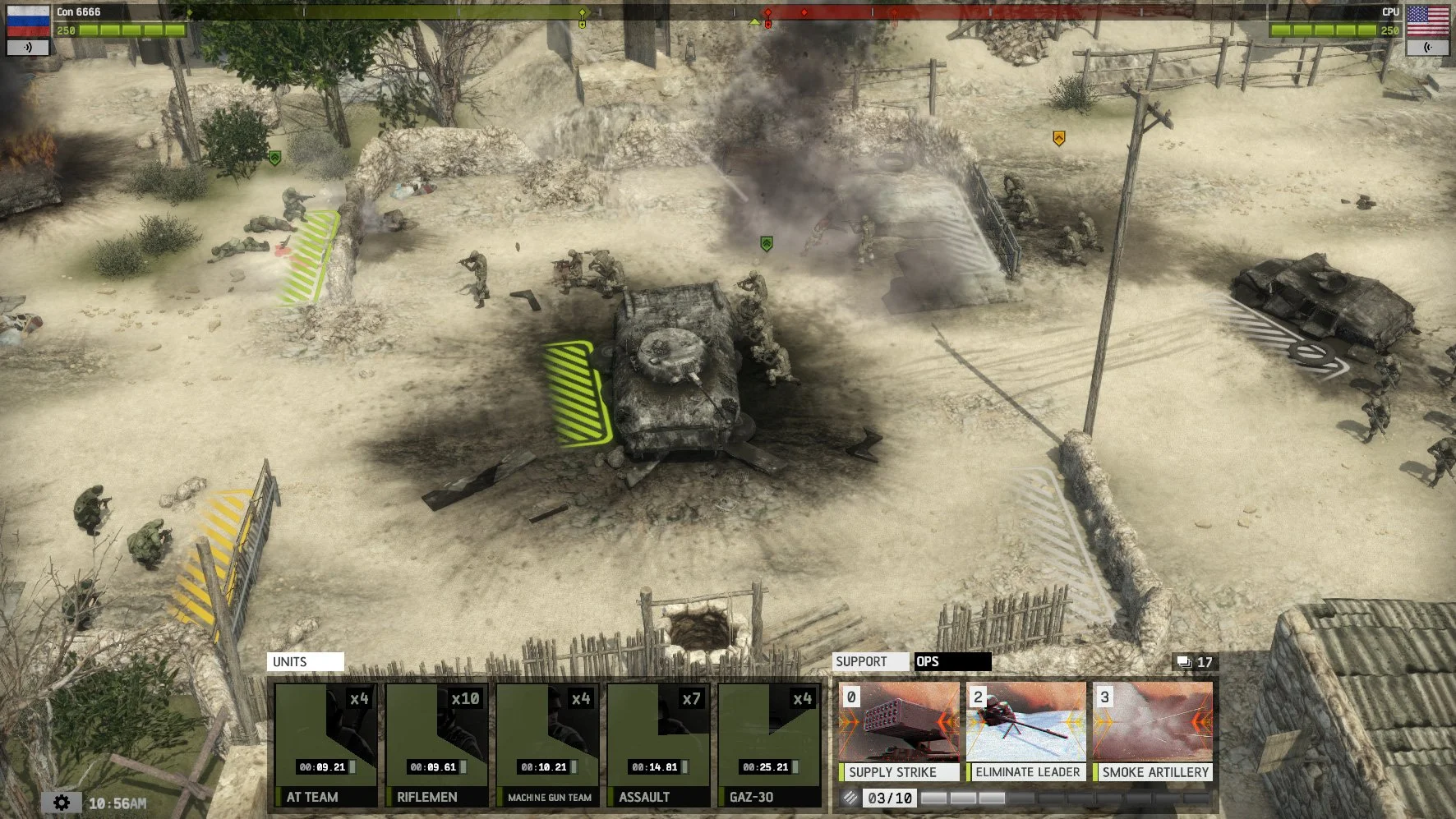Switch to the SUPPORT tab
This screenshot has height=819, width=1456.
(870, 661)
